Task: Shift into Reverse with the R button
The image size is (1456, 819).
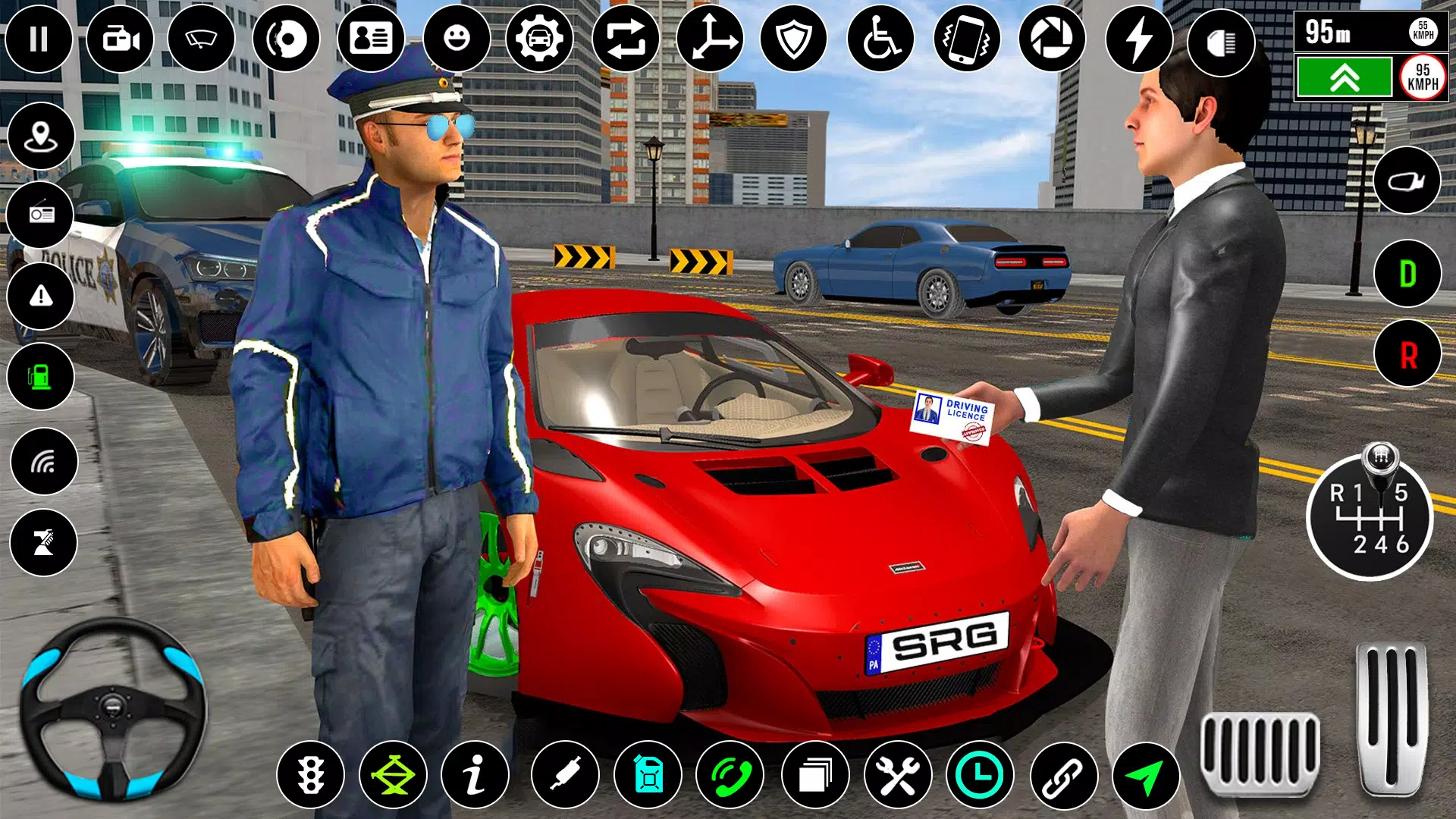Action: (x=1407, y=354)
